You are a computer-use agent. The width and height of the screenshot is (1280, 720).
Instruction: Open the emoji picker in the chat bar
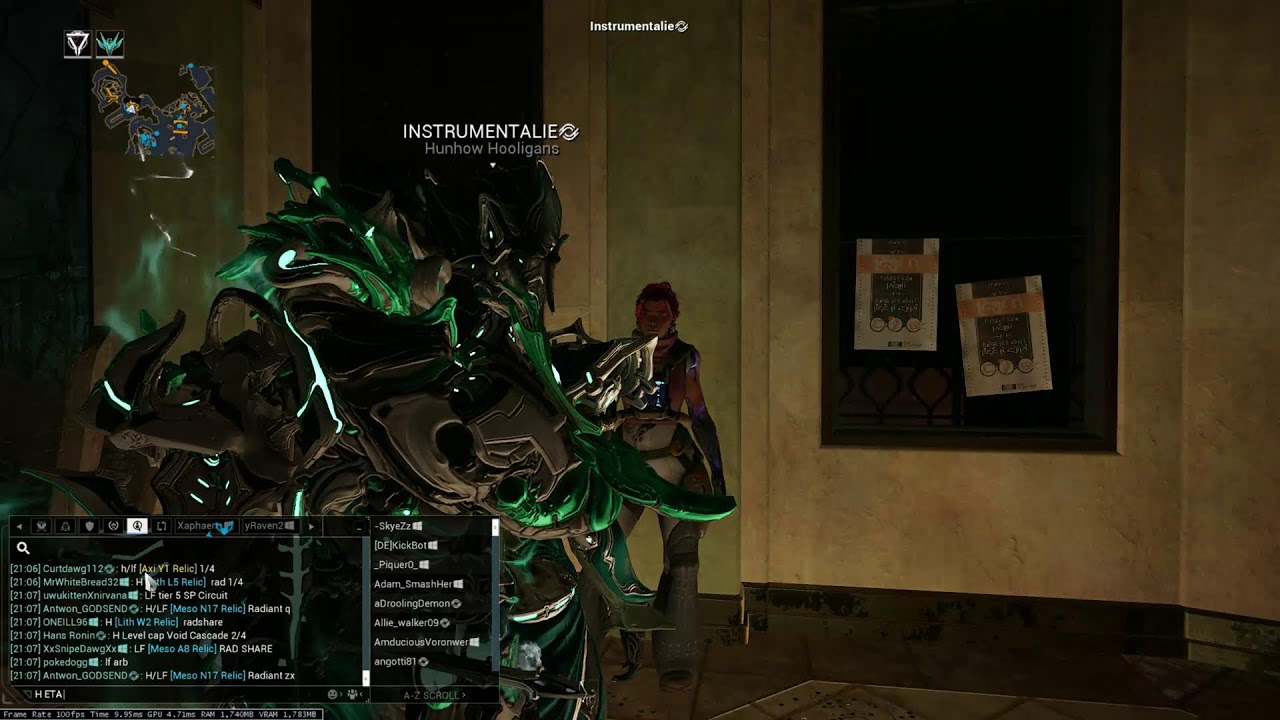tap(333, 692)
